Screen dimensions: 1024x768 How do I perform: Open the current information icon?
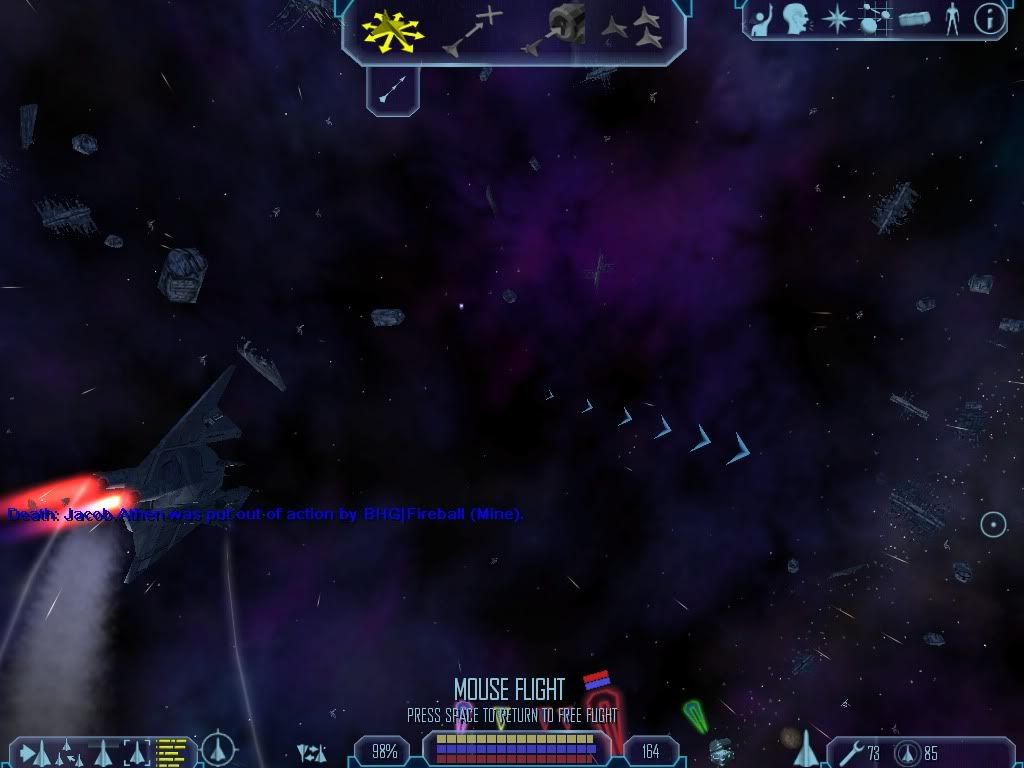989,19
